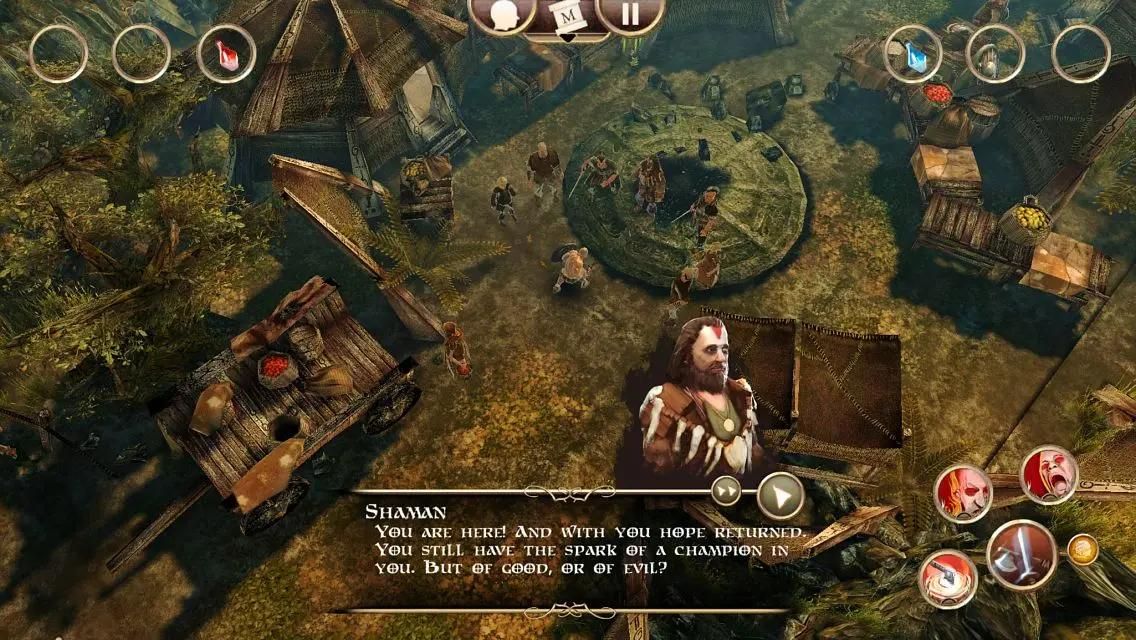Screen dimensions: 1136x640
Task: Pause the game
Action: [630, 16]
